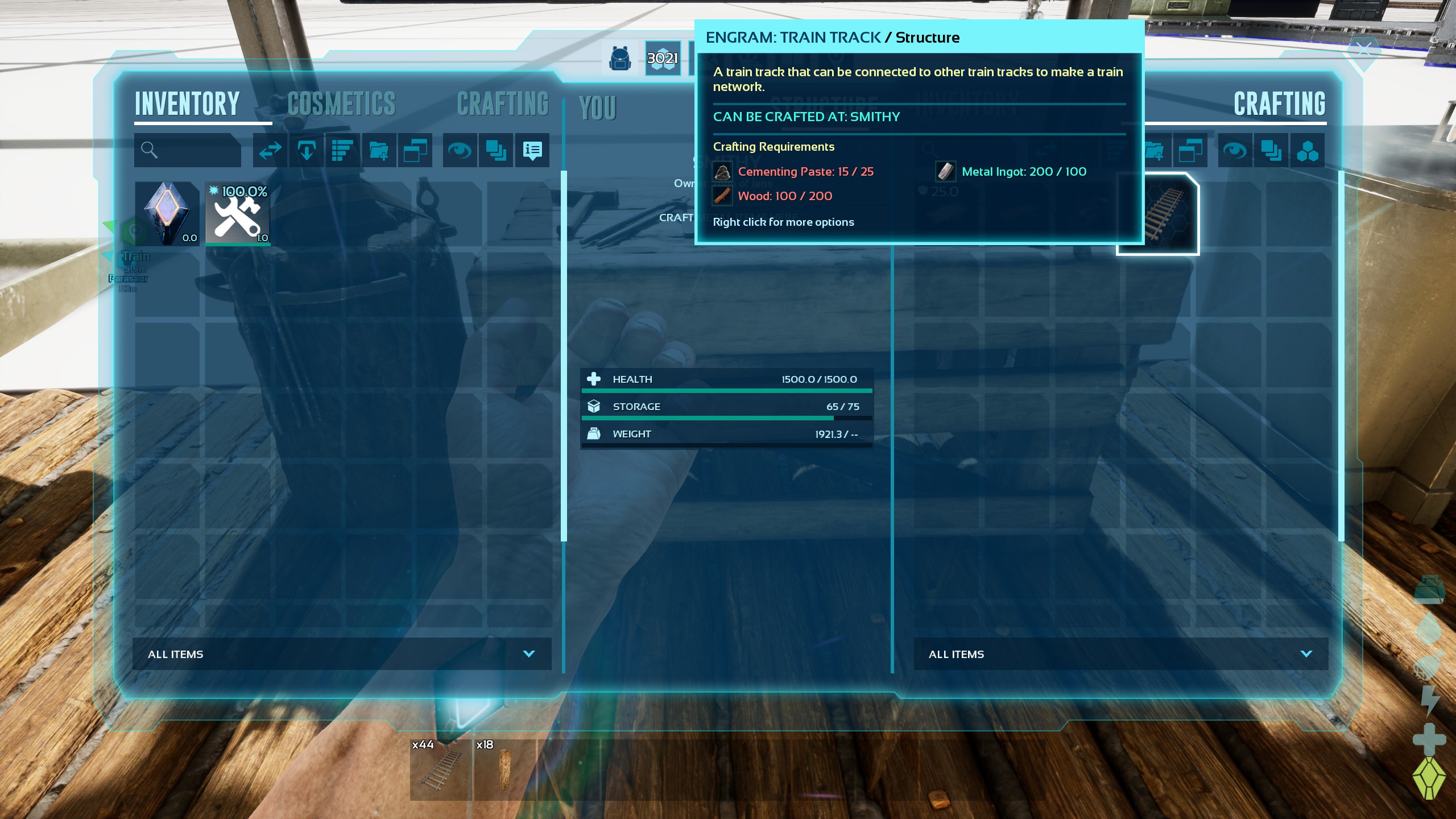Screen dimensions: 1456x819
Task: Click the new folder icon on Smithy panel
Action: (1155, 150)
